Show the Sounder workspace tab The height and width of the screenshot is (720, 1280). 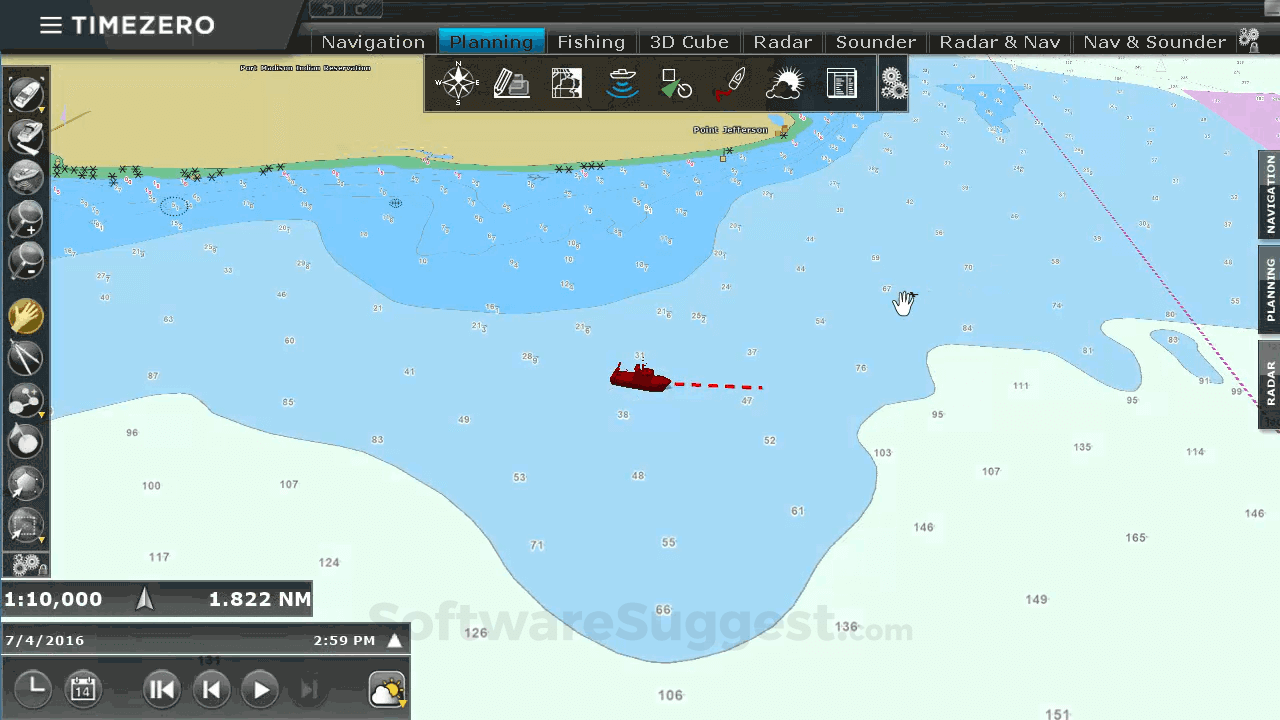pyautogui.click(x=876, y=42)
